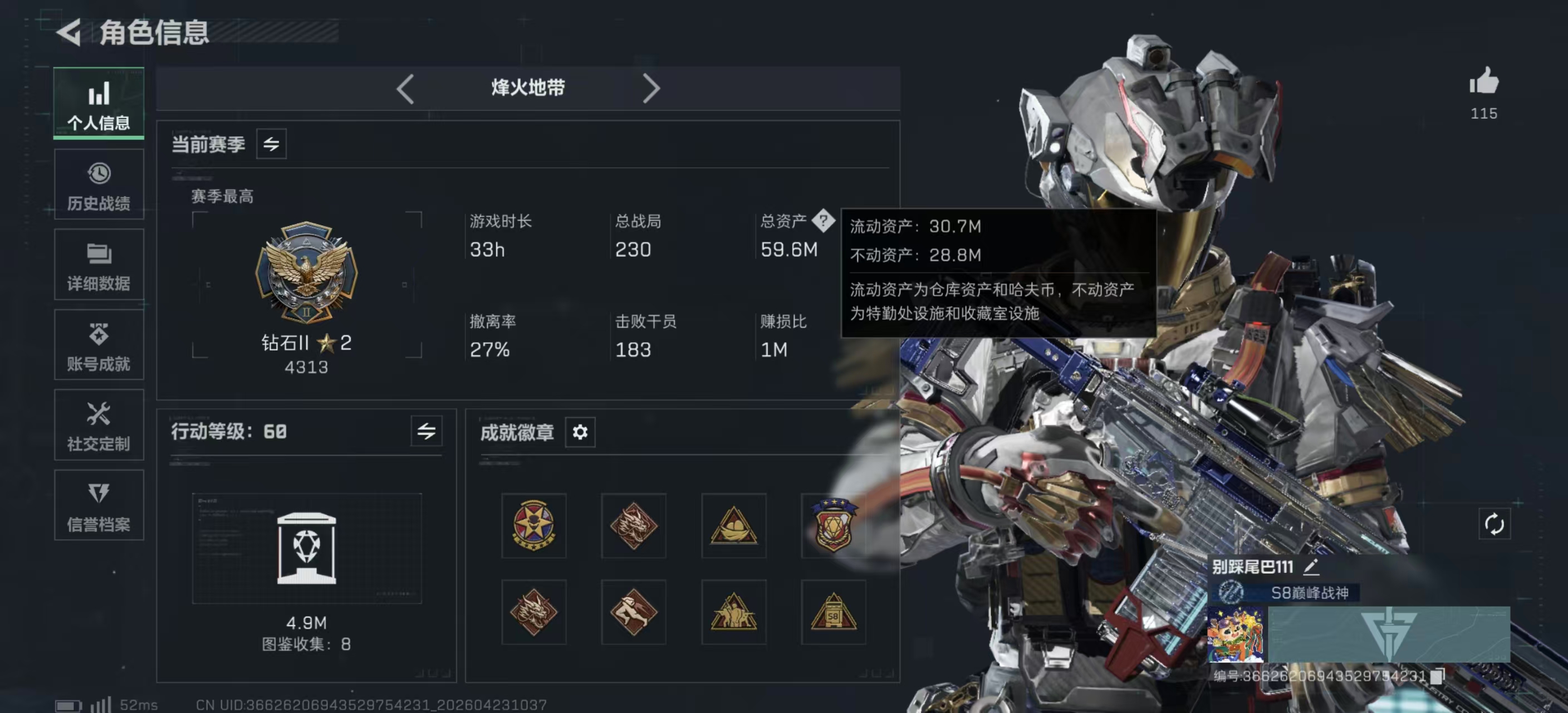Click the 总资产 question mark help icon
1568x713 pixels.
tap(823, 221)
